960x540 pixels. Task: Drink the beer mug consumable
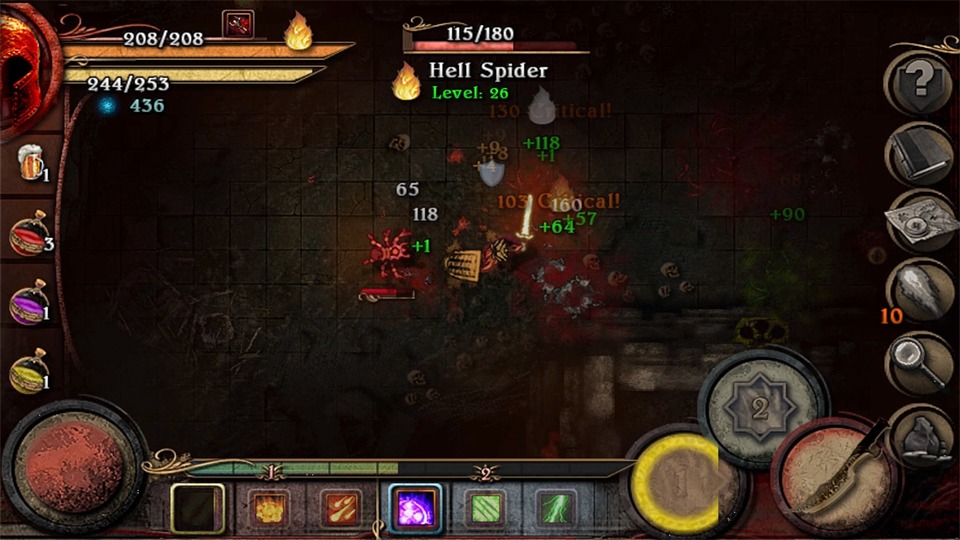[29, 161]
